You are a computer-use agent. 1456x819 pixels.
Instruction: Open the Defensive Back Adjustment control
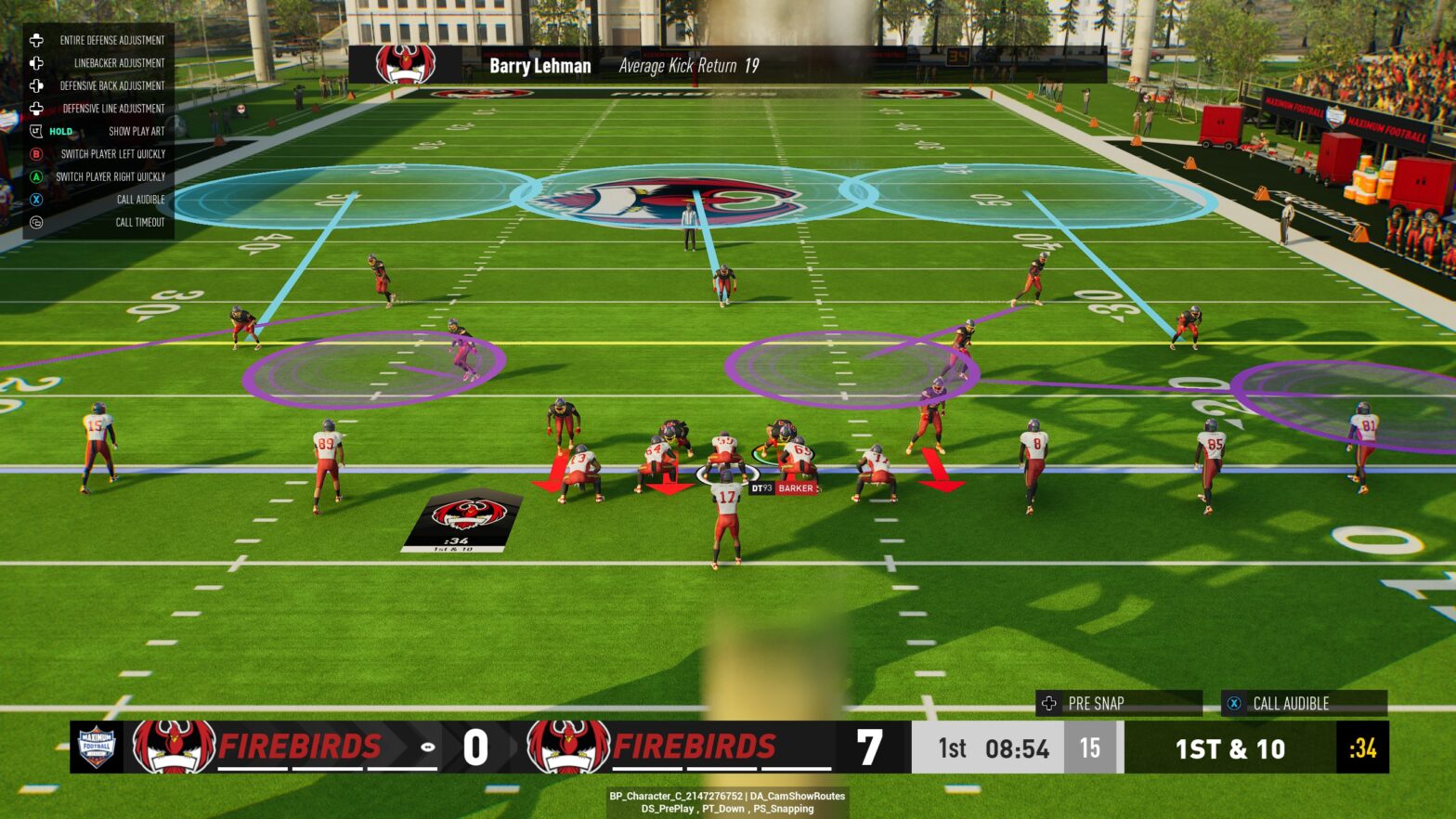click(x=37, y=84)
